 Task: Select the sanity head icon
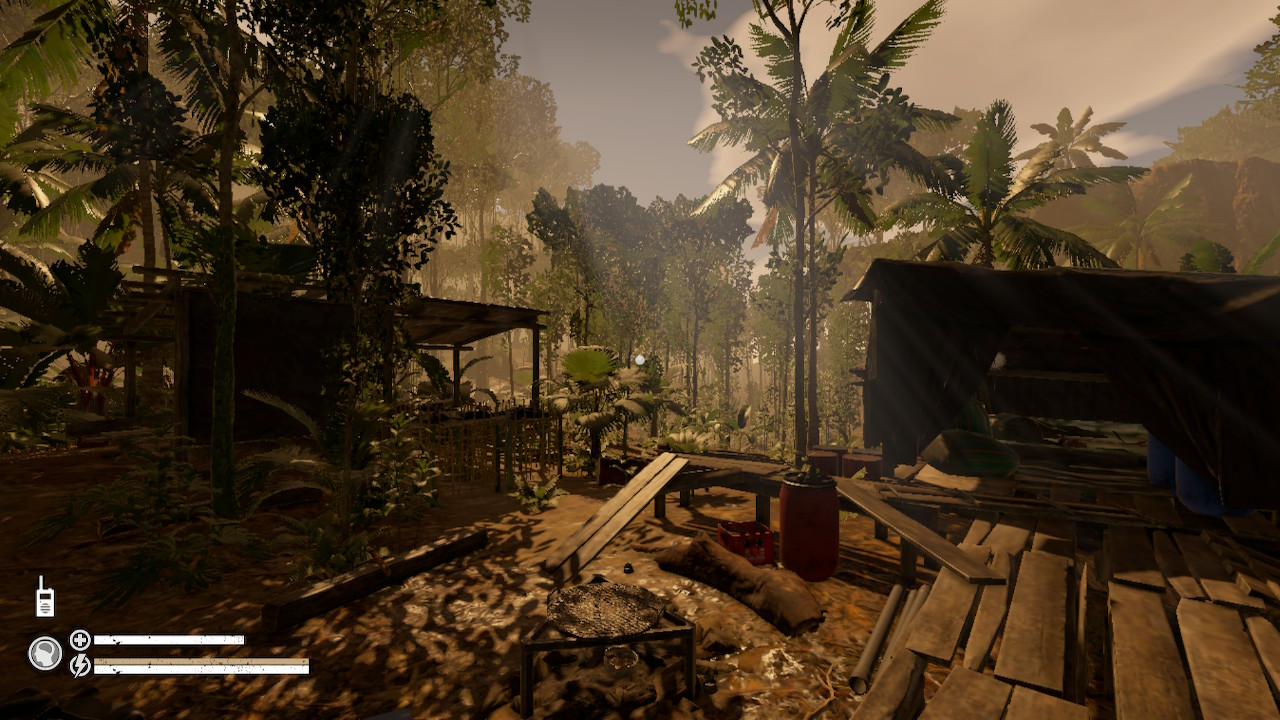point(45,654)
